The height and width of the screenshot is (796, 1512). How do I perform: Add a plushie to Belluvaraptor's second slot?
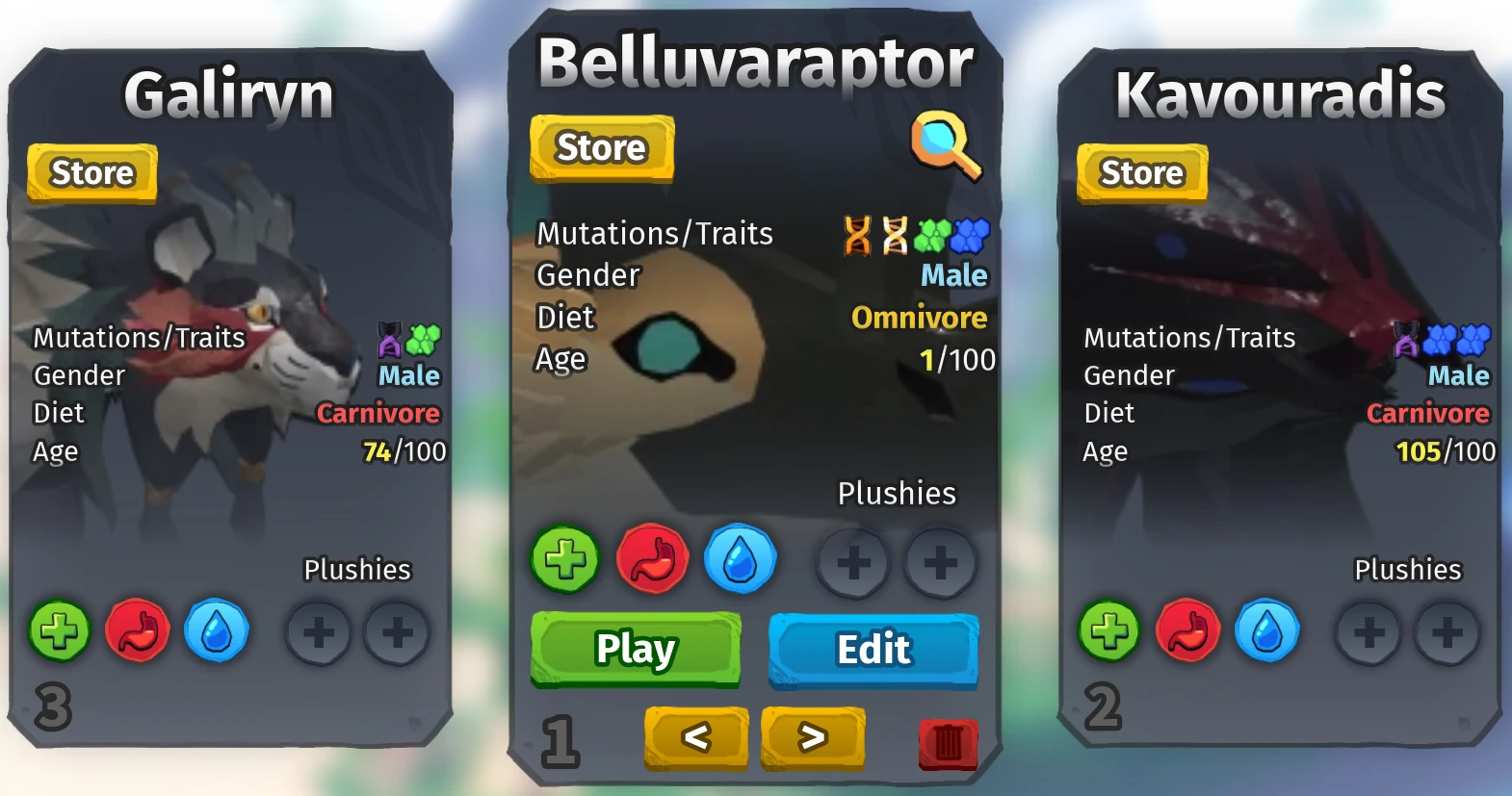coord(941,563)
